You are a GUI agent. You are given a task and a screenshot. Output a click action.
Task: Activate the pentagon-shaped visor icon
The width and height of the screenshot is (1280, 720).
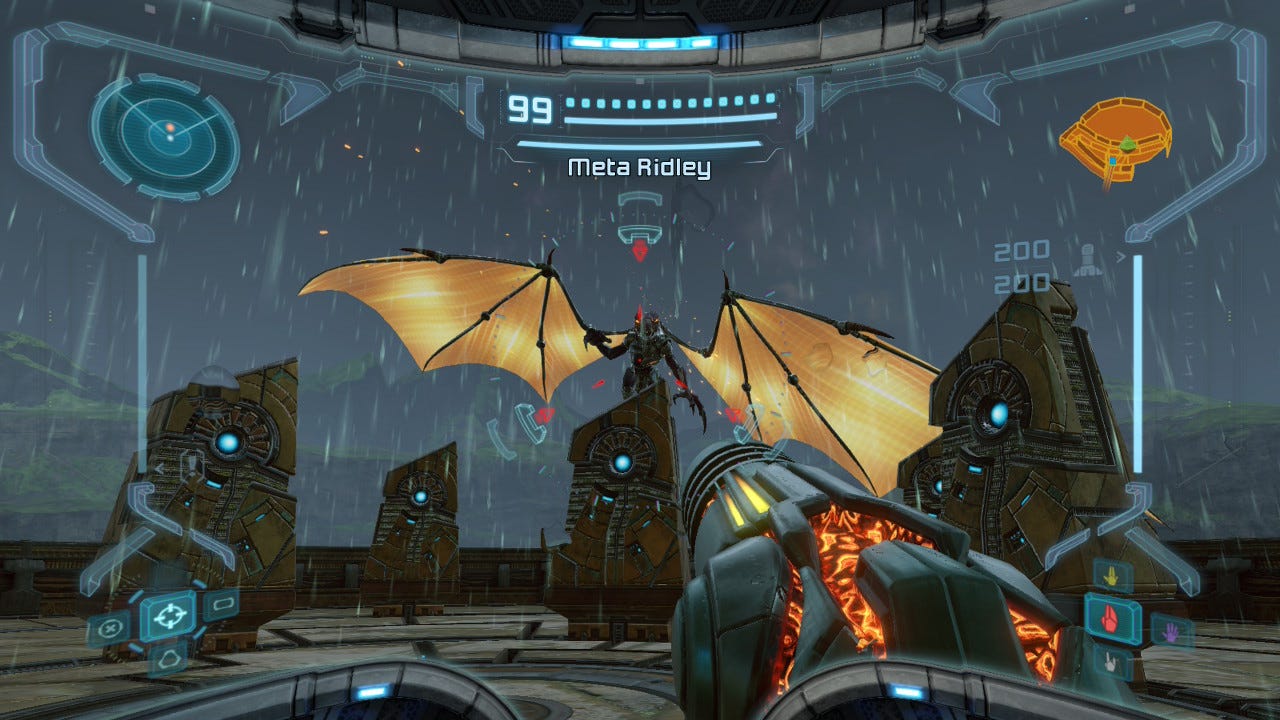pos(167,657)
